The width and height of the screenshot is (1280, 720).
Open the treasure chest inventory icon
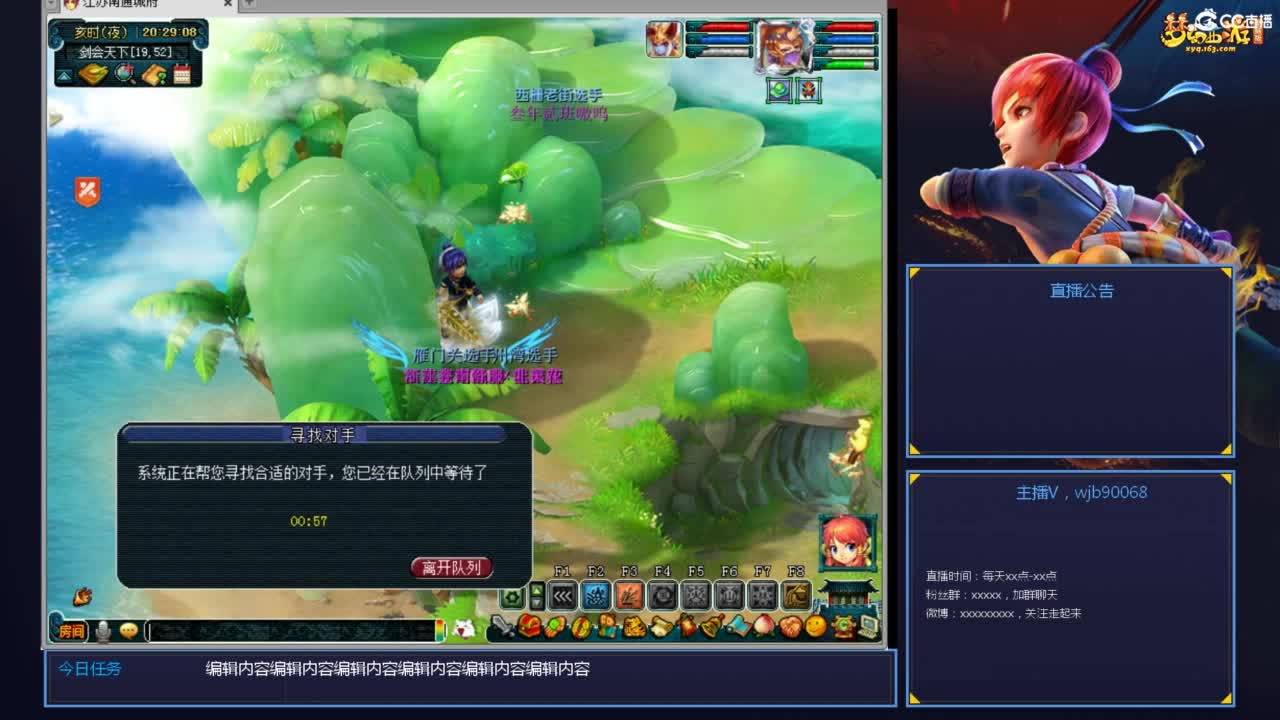point(530,627)
